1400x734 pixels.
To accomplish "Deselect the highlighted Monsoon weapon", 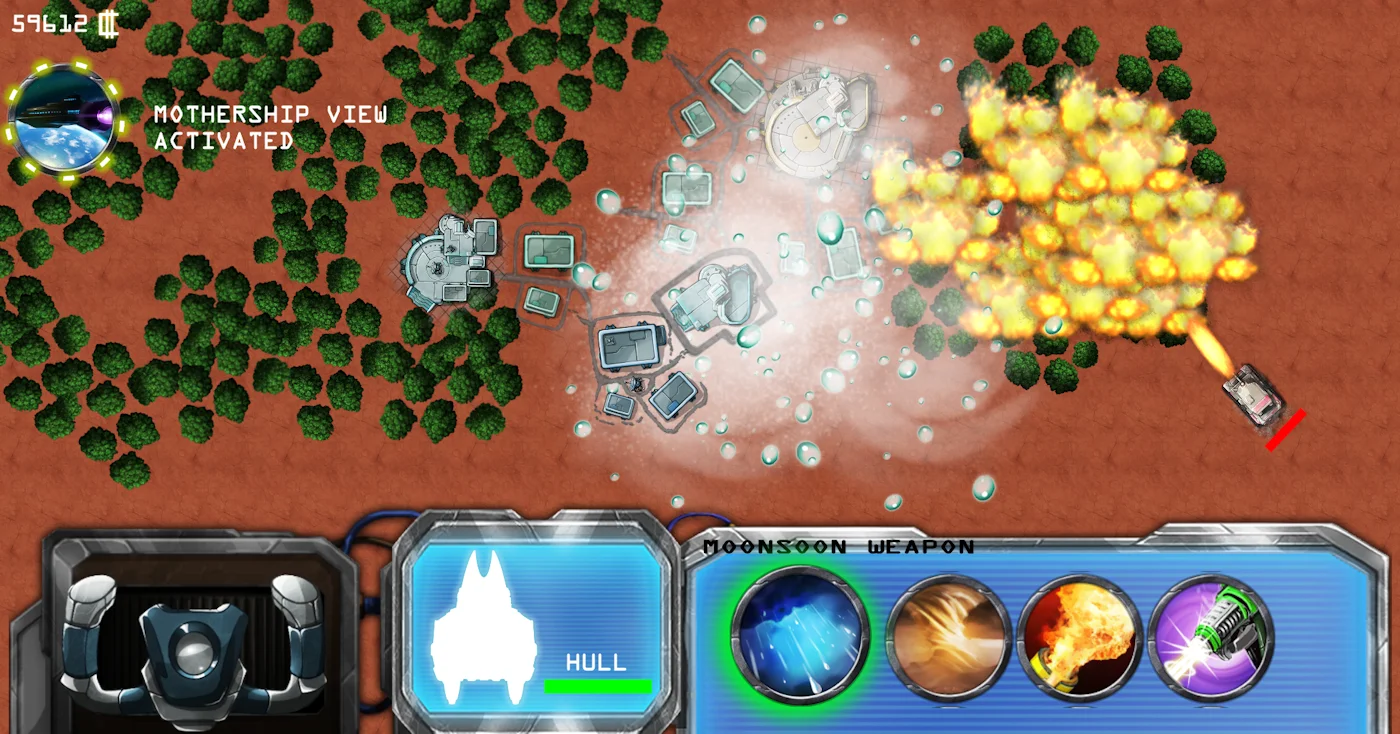I will (795, 637).
